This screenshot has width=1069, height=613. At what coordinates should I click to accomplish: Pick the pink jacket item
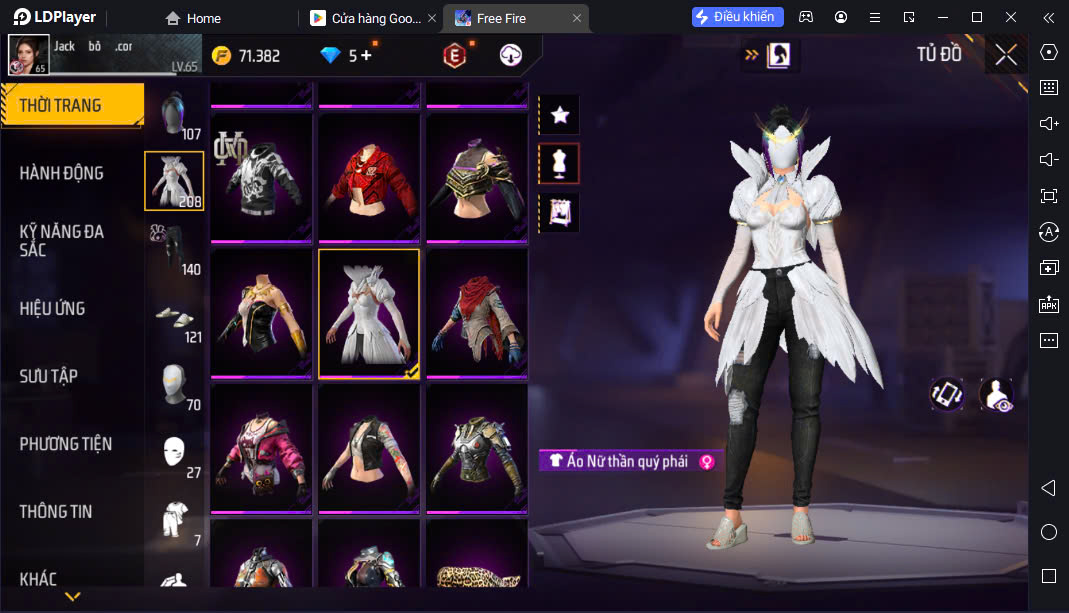click(261, 447)
